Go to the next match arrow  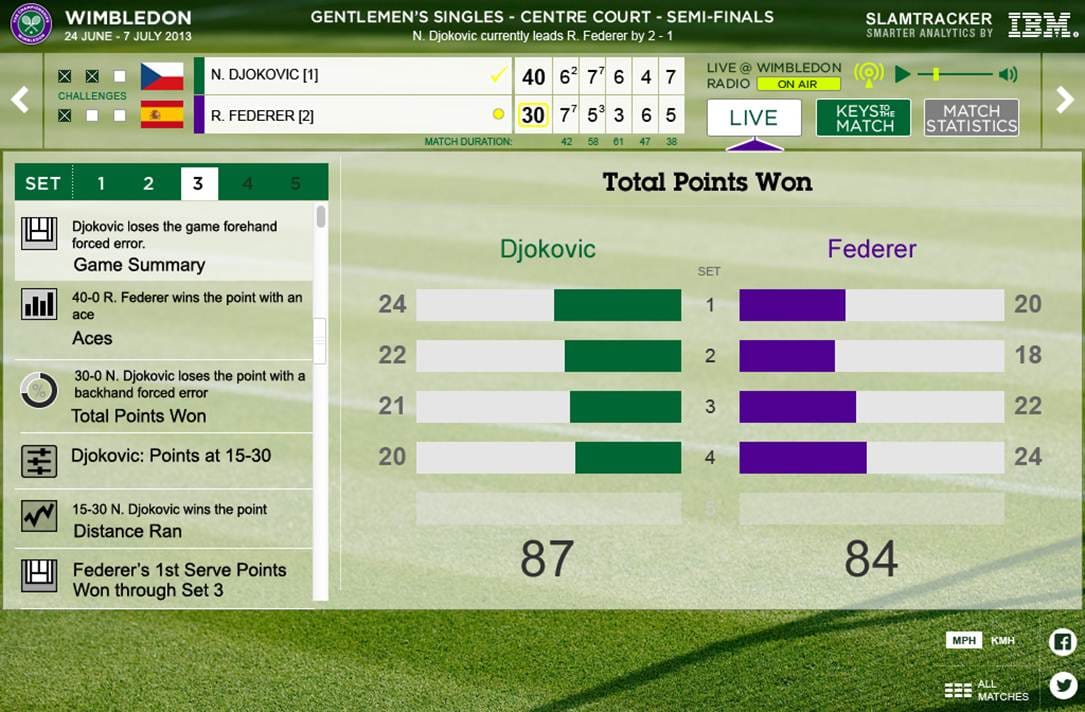click(x=1065, y=99)
